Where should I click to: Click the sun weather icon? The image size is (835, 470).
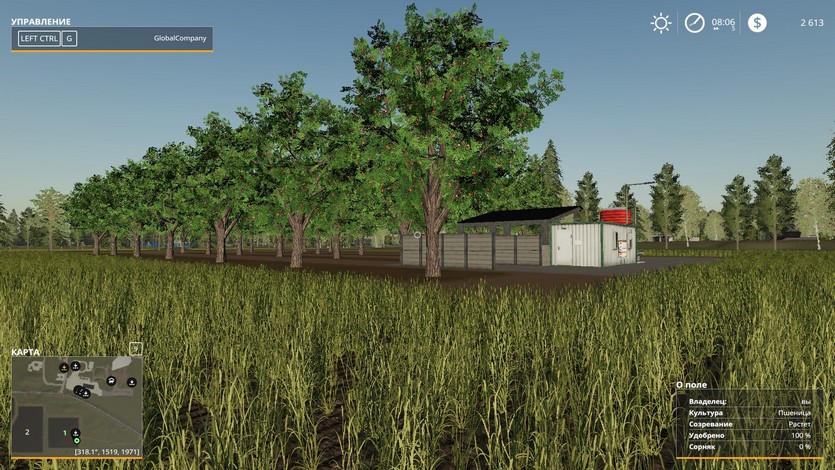tap(661, 23)
